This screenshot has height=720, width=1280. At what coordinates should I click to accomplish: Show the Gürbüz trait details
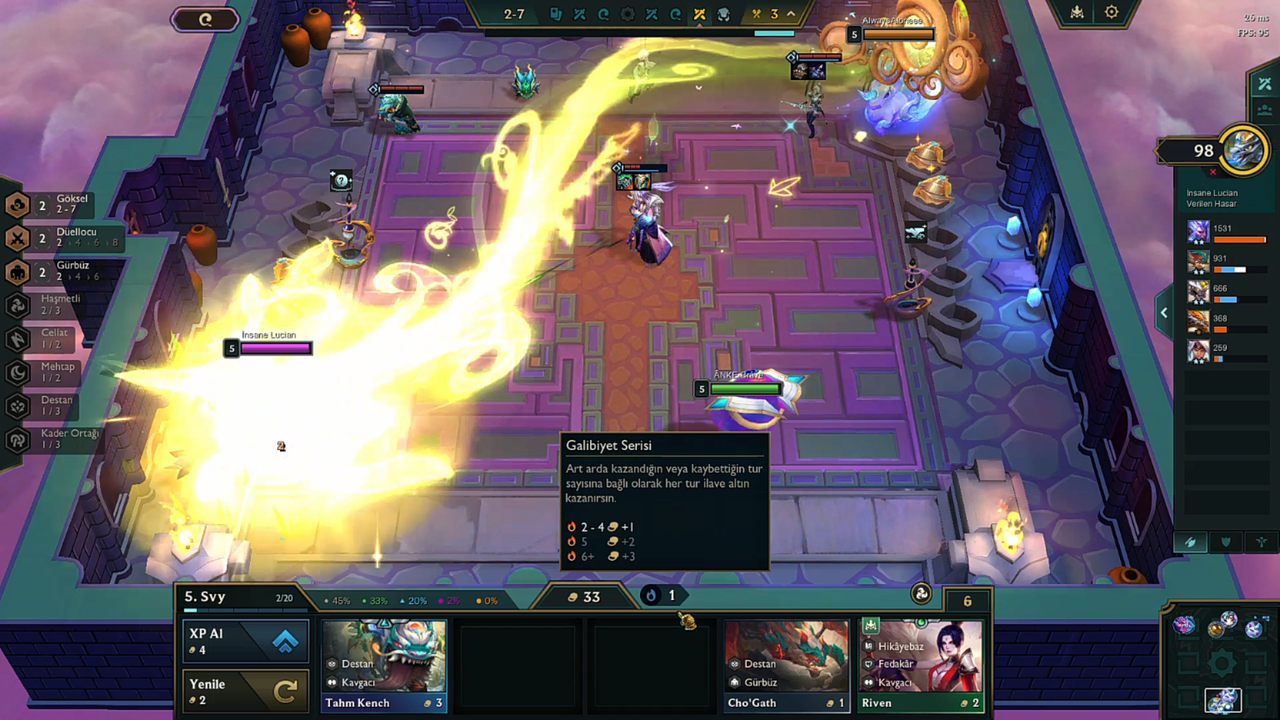tap(60, 272)
